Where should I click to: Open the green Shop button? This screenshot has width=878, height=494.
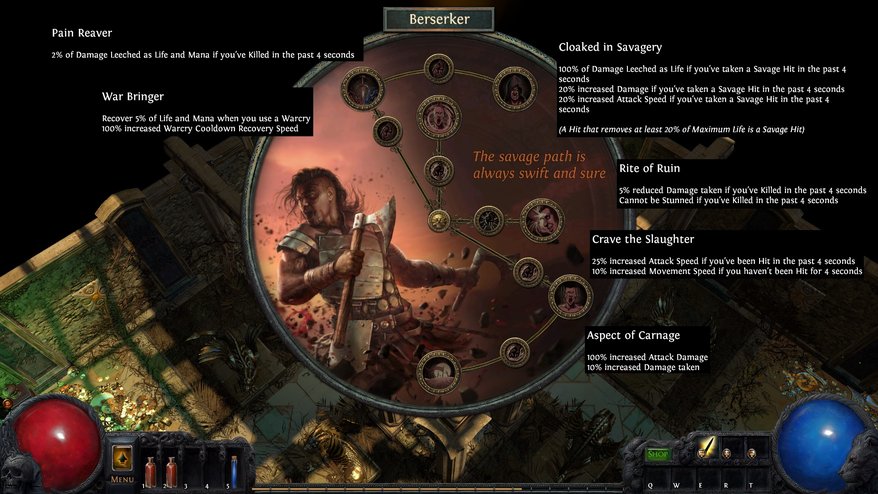pyautogui.click(x=657, y=454)
